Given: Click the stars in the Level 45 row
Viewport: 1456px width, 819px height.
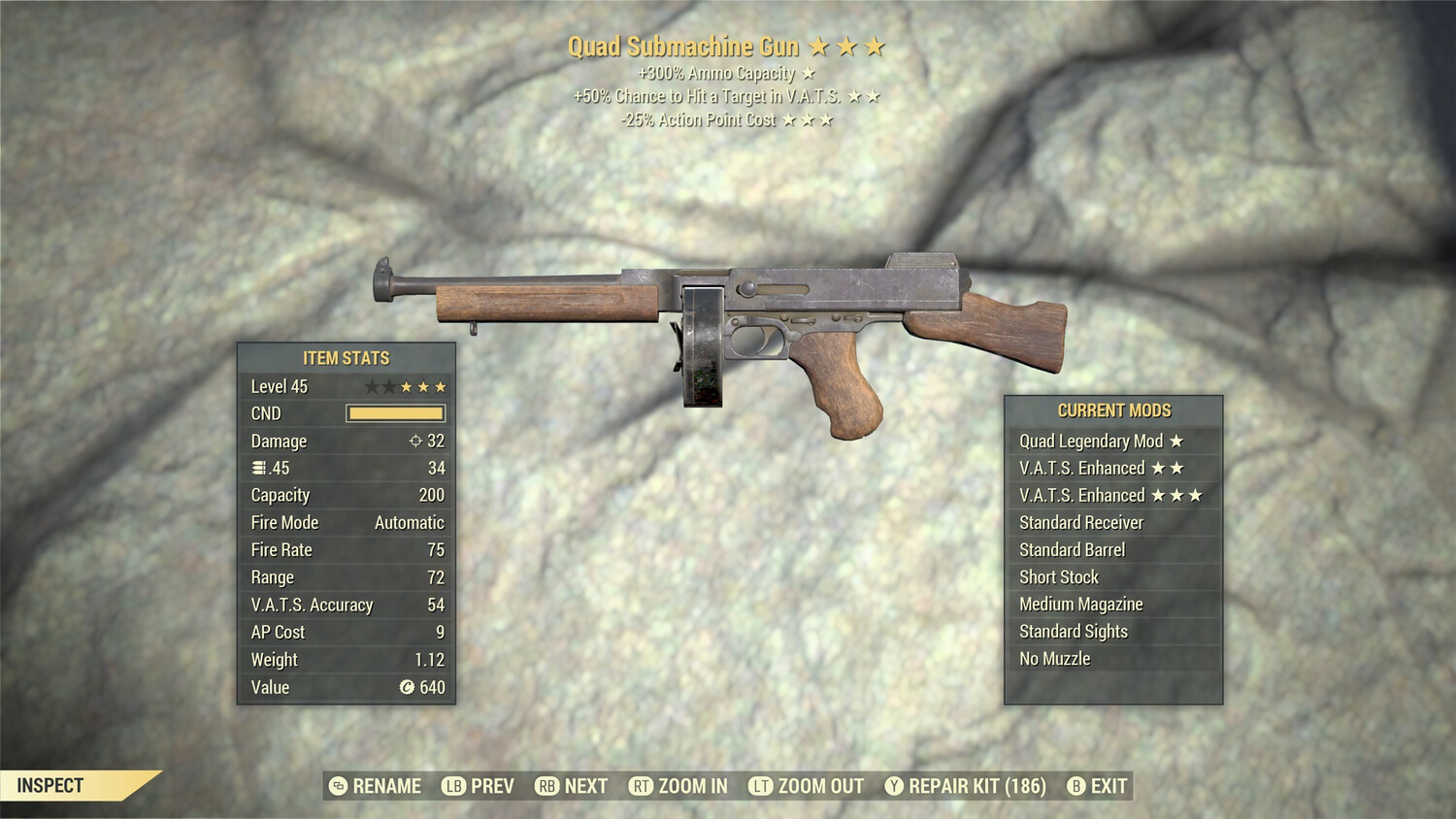Looking at the screenshot, I should (406, 385).
